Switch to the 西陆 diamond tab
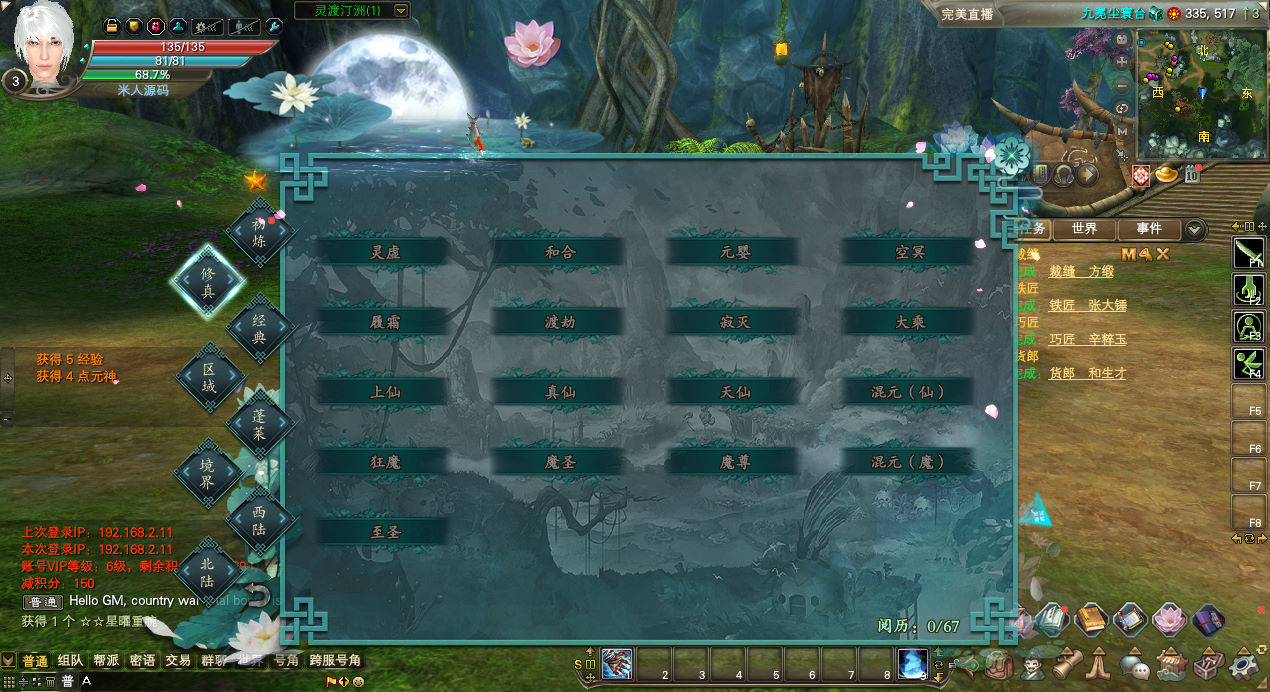1270x692 pixels. point(260,519)
